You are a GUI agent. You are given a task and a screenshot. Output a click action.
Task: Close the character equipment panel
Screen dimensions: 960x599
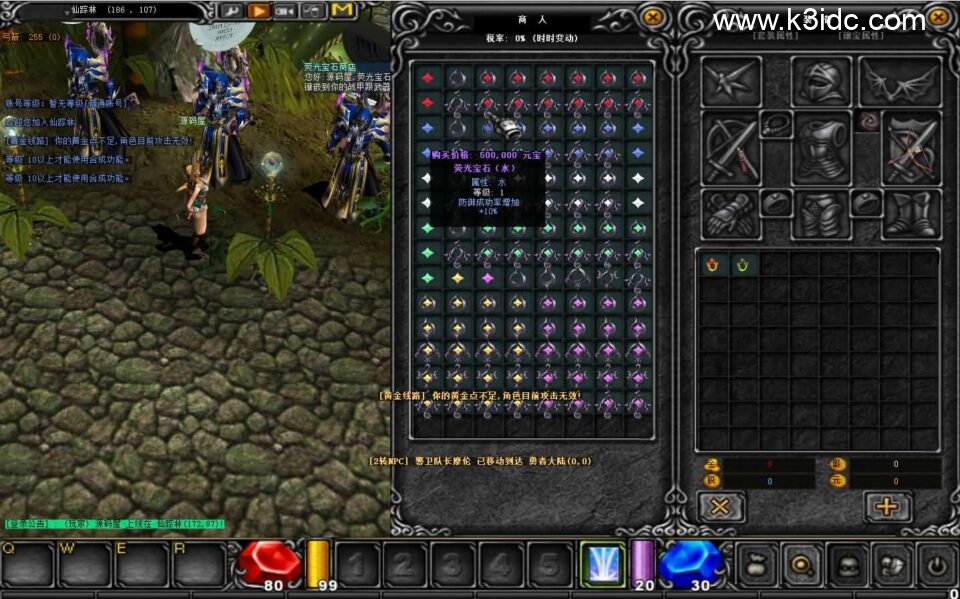(x=938, y=17)
